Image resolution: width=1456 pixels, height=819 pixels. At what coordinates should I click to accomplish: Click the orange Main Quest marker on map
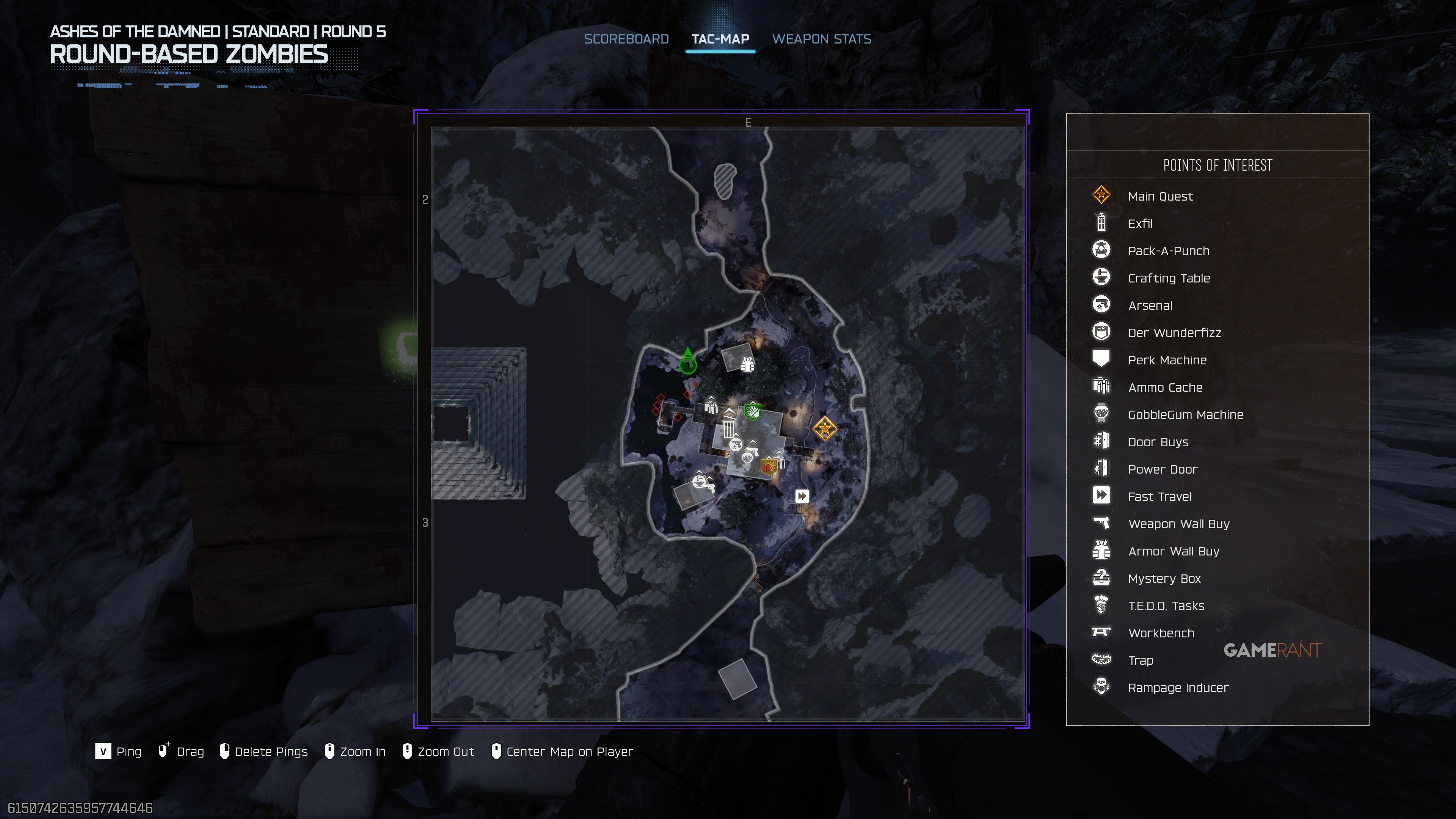pos(825,428)
